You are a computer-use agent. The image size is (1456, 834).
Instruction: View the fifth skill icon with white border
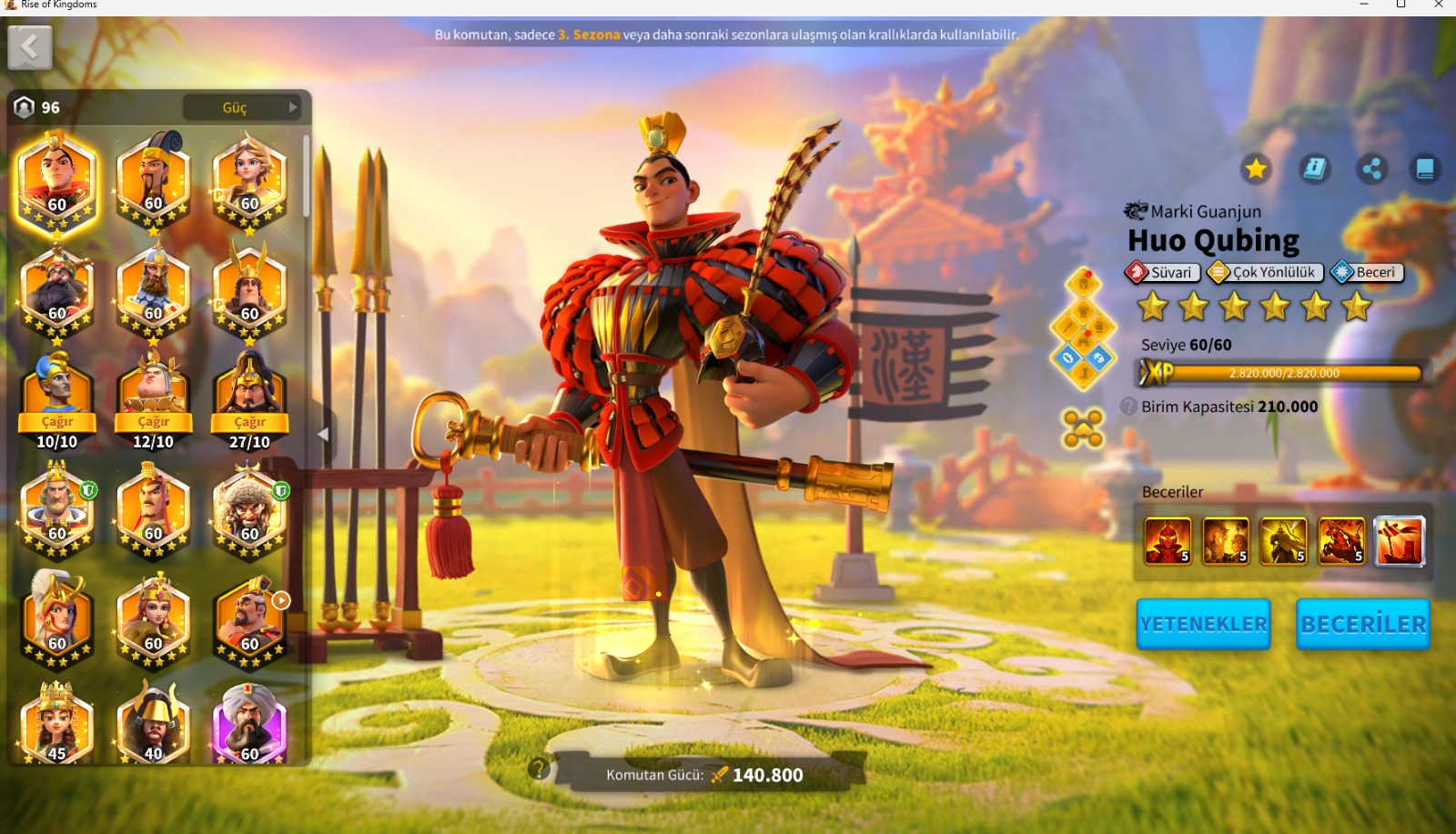pyautogui.click(x=1400, y=541)
